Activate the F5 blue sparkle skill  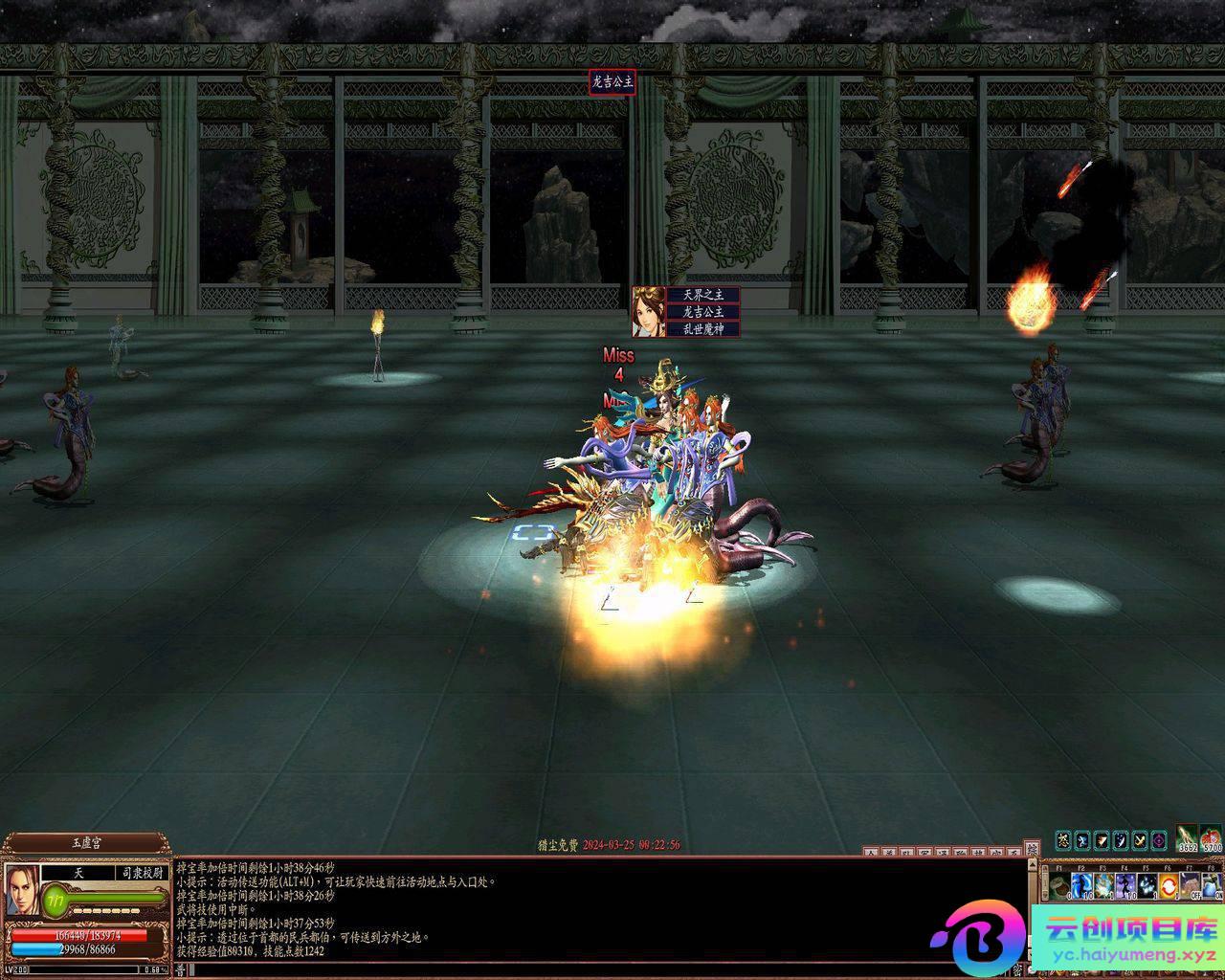[x=1147, y=885]
